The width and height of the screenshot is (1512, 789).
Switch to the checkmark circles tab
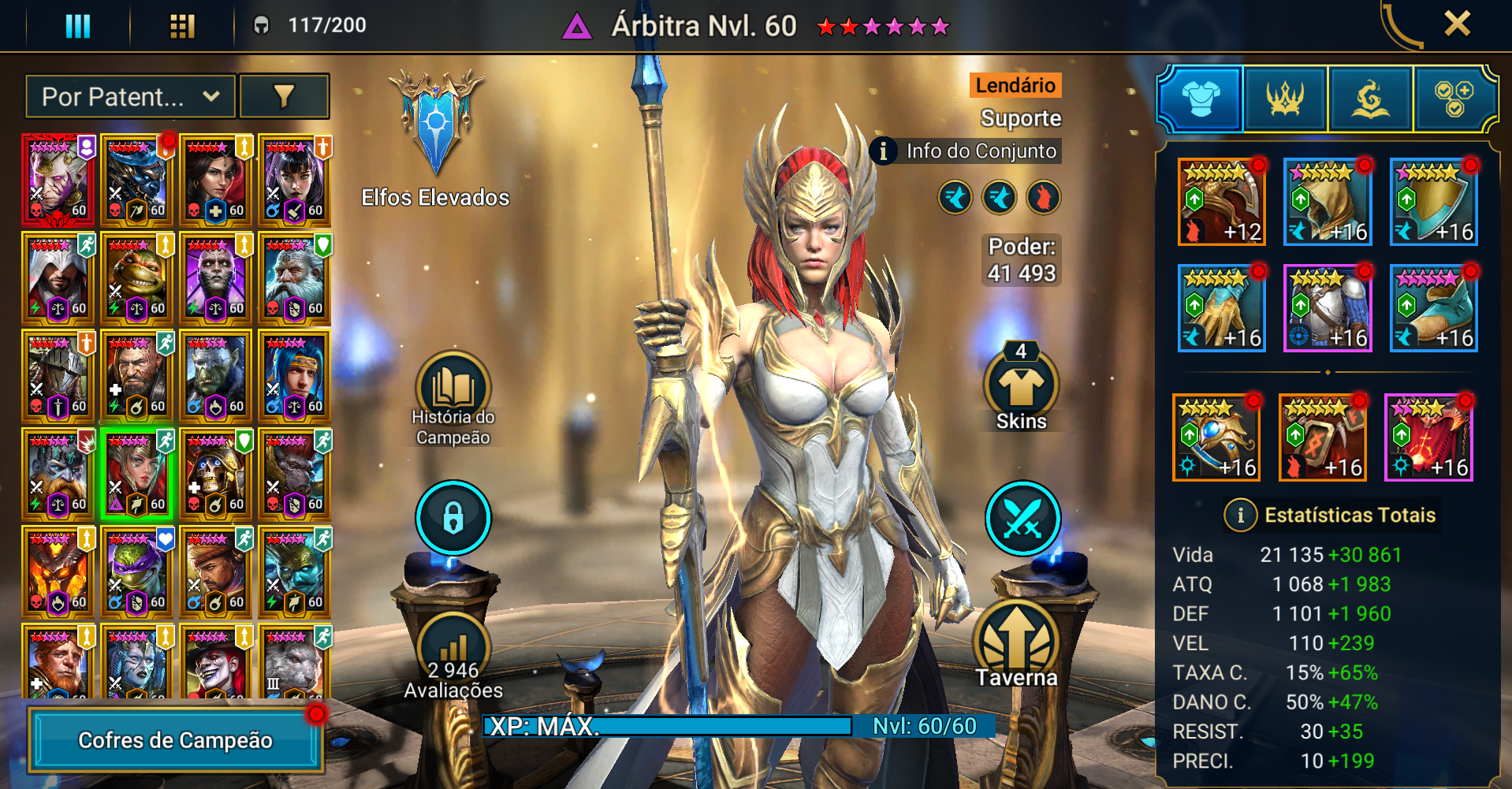click(x=1454, y=99)
